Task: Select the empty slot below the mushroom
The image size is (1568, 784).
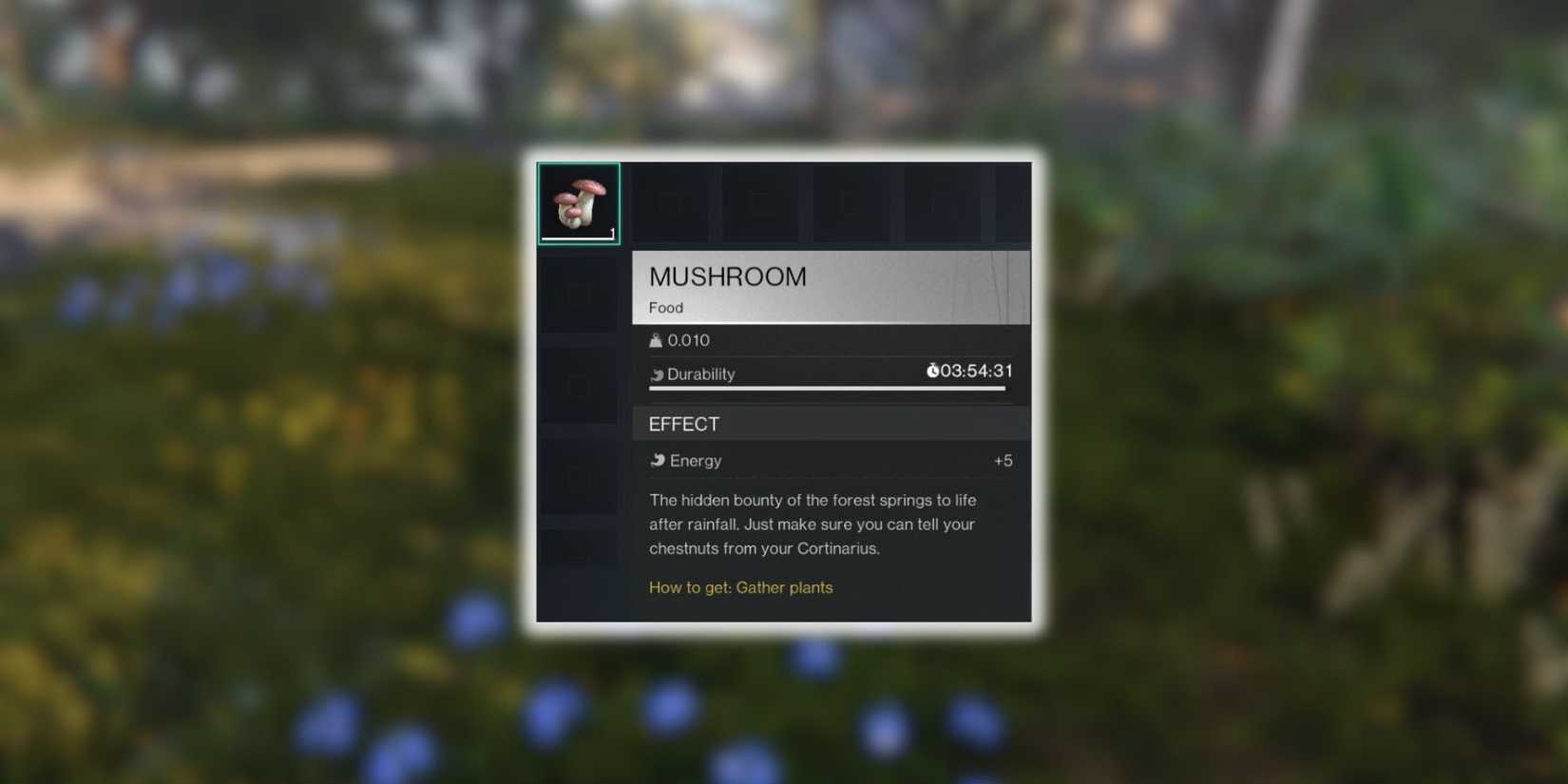Action: point(578,293)
